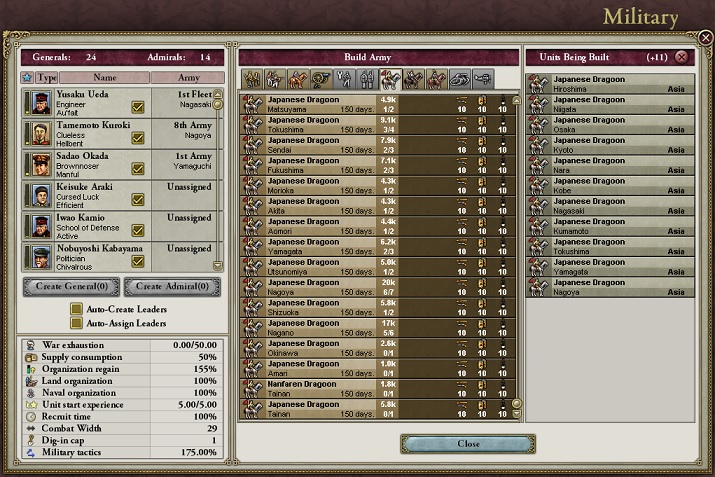Select general Yusaku Ueda

coord(90,101)
